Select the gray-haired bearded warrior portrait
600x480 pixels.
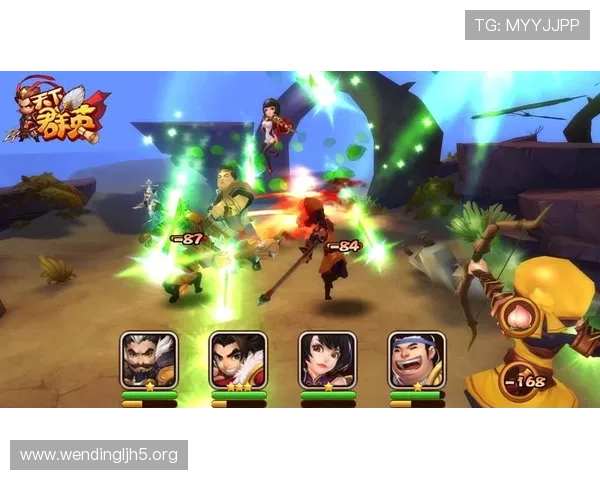click(x=149, y=360)
